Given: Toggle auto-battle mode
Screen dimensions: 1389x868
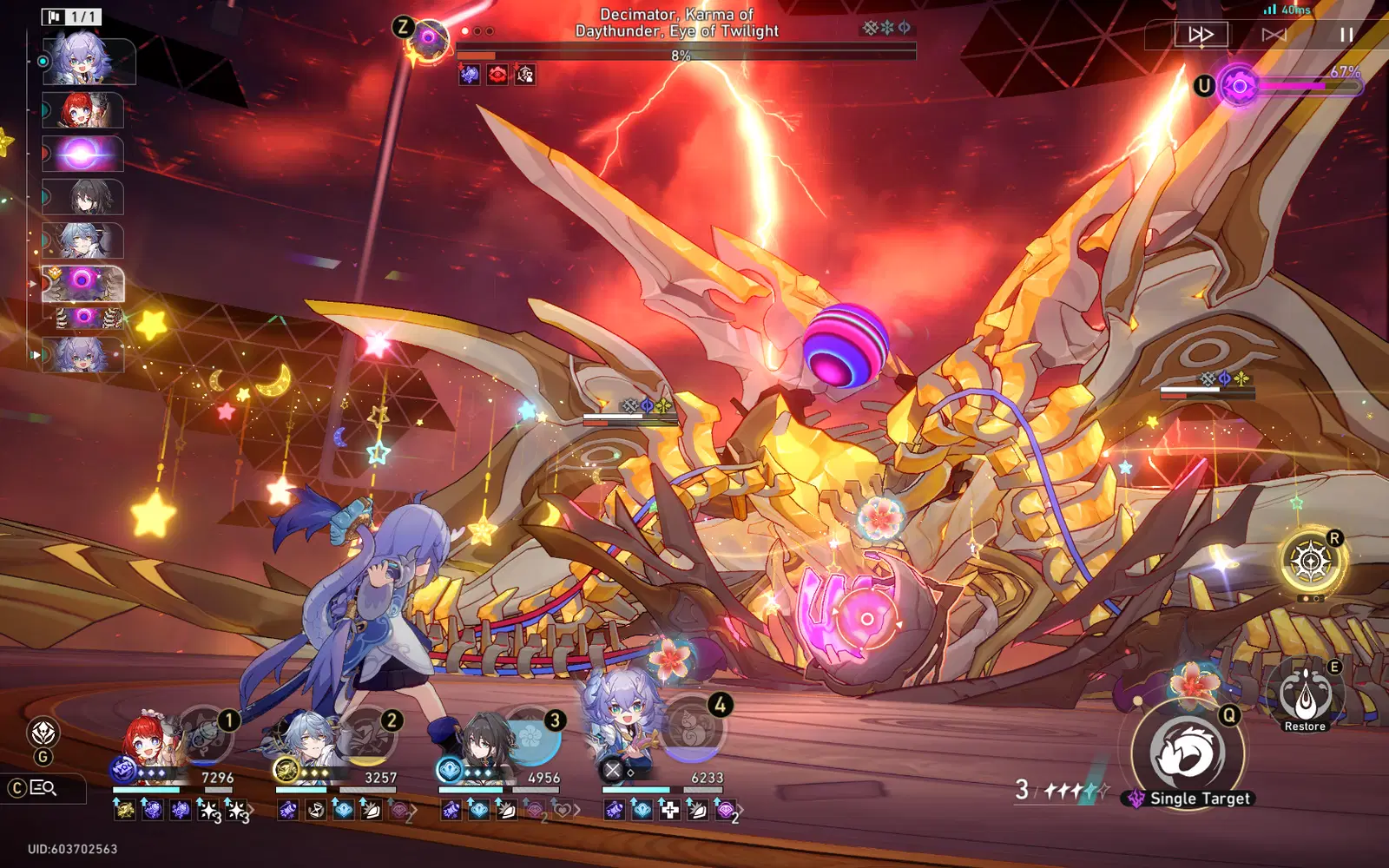Looking at the screenshot, I should tap(1274, 35).
